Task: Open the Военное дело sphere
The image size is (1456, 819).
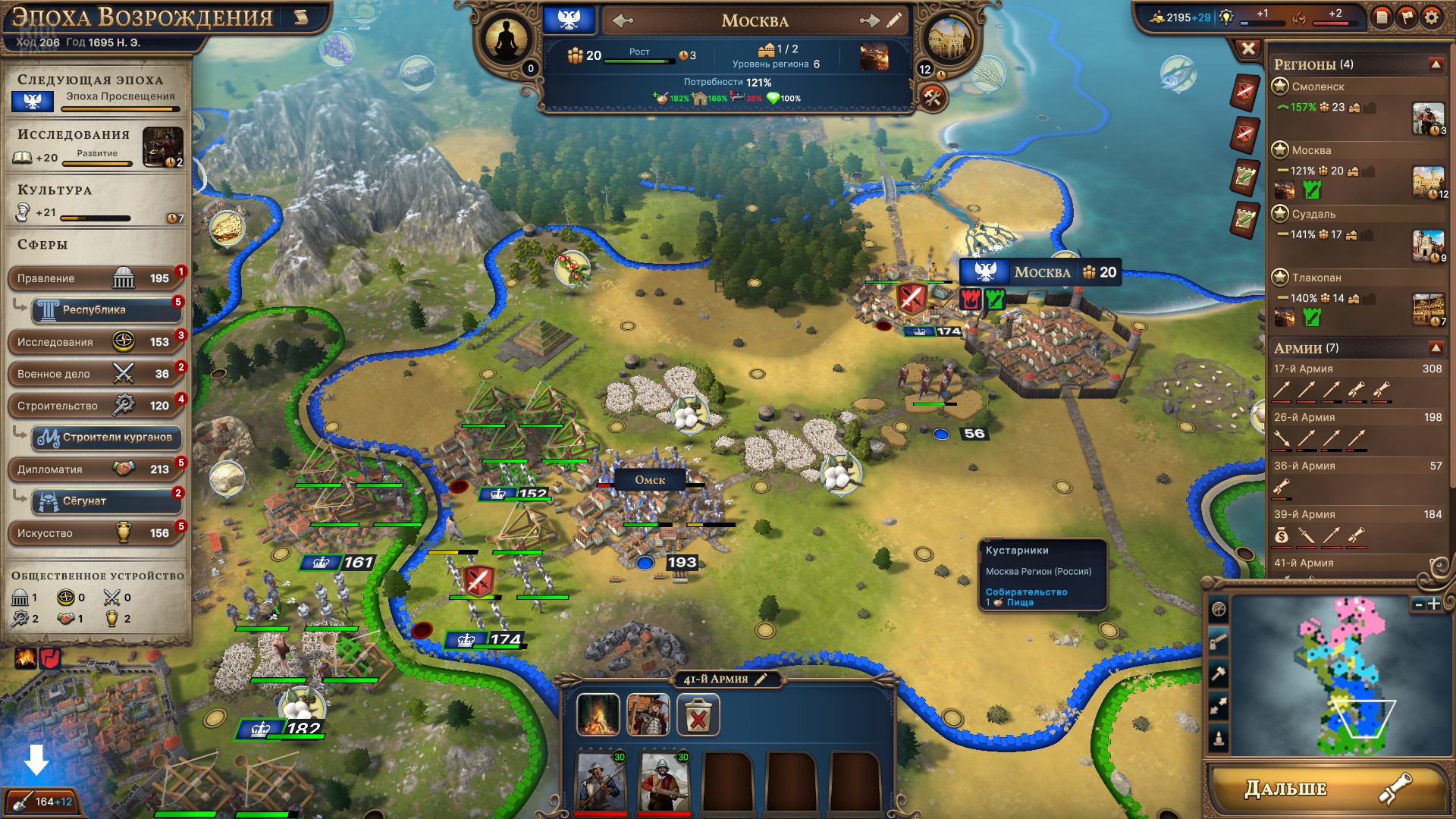Action: pyautogui.click(x=95, y=374)
